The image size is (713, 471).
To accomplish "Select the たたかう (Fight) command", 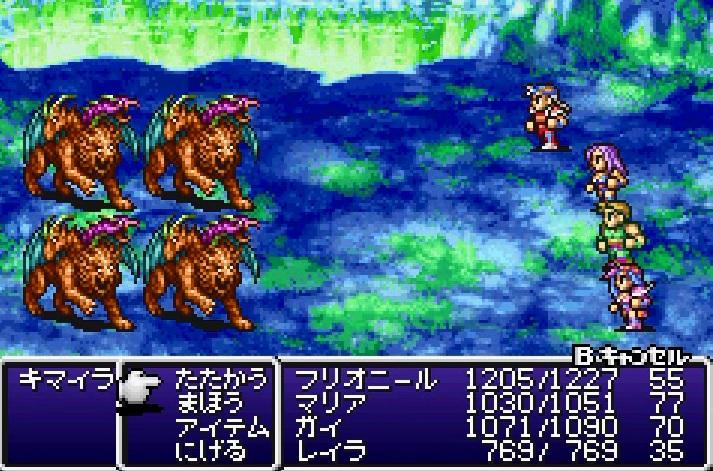I will point(221,380).
